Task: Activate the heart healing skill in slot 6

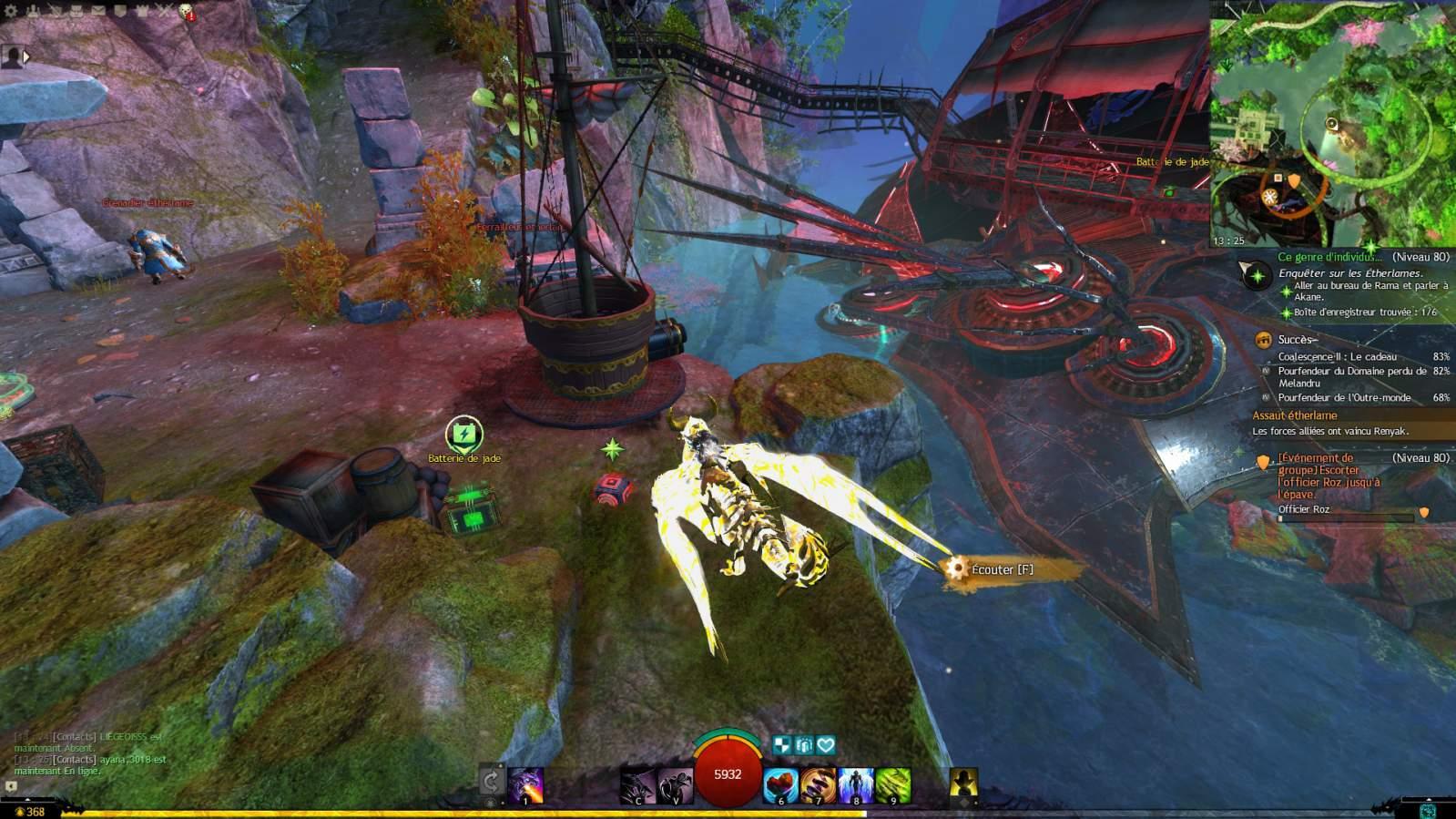Action: point(780,785)
